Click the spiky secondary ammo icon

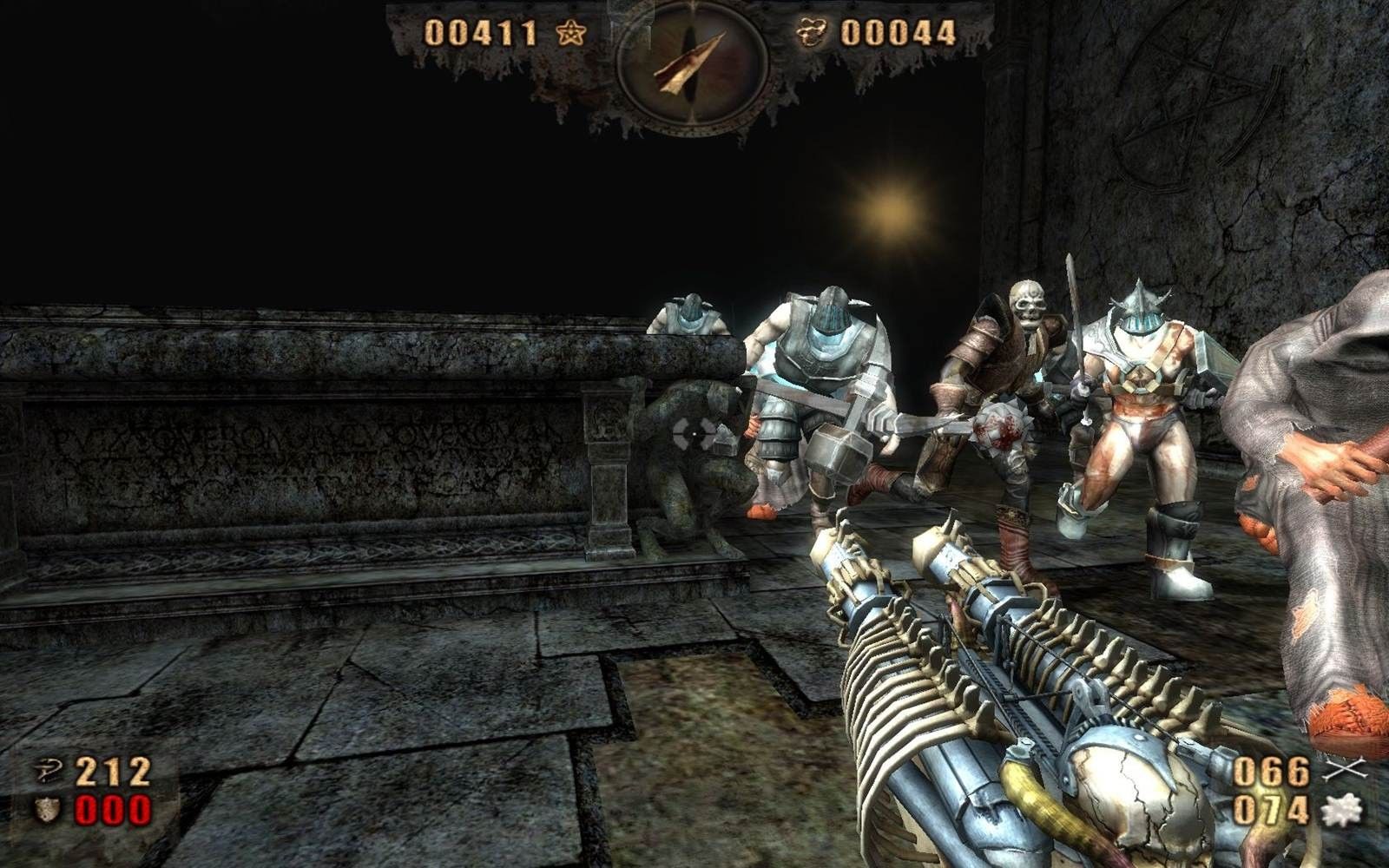(1341, 811)
